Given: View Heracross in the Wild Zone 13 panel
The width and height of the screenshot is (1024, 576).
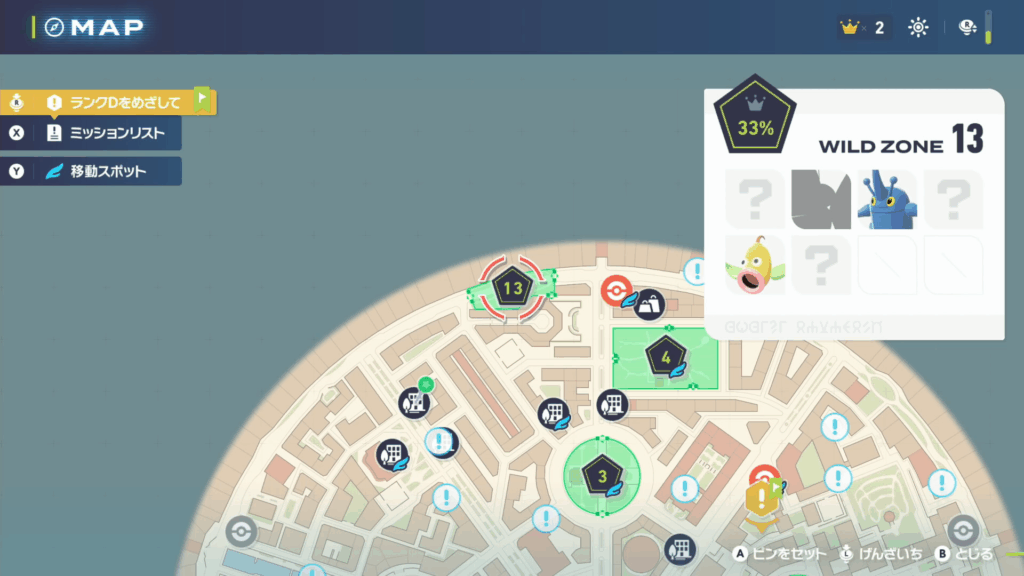Looking at the screenshot, I should click(886, 198).
